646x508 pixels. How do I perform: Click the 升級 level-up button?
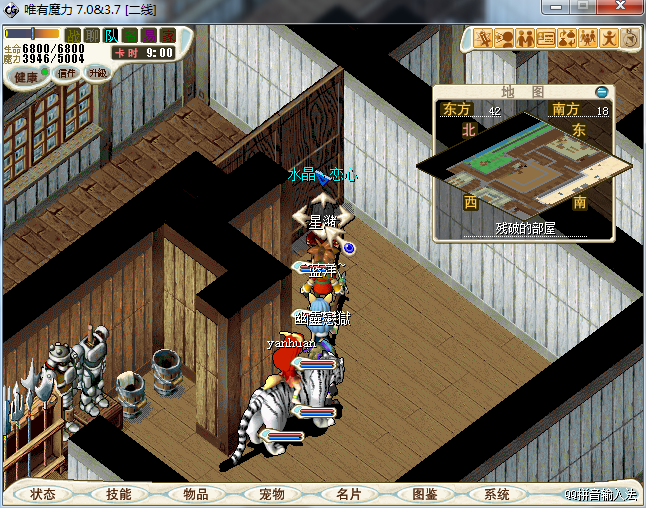click(97, 73)
